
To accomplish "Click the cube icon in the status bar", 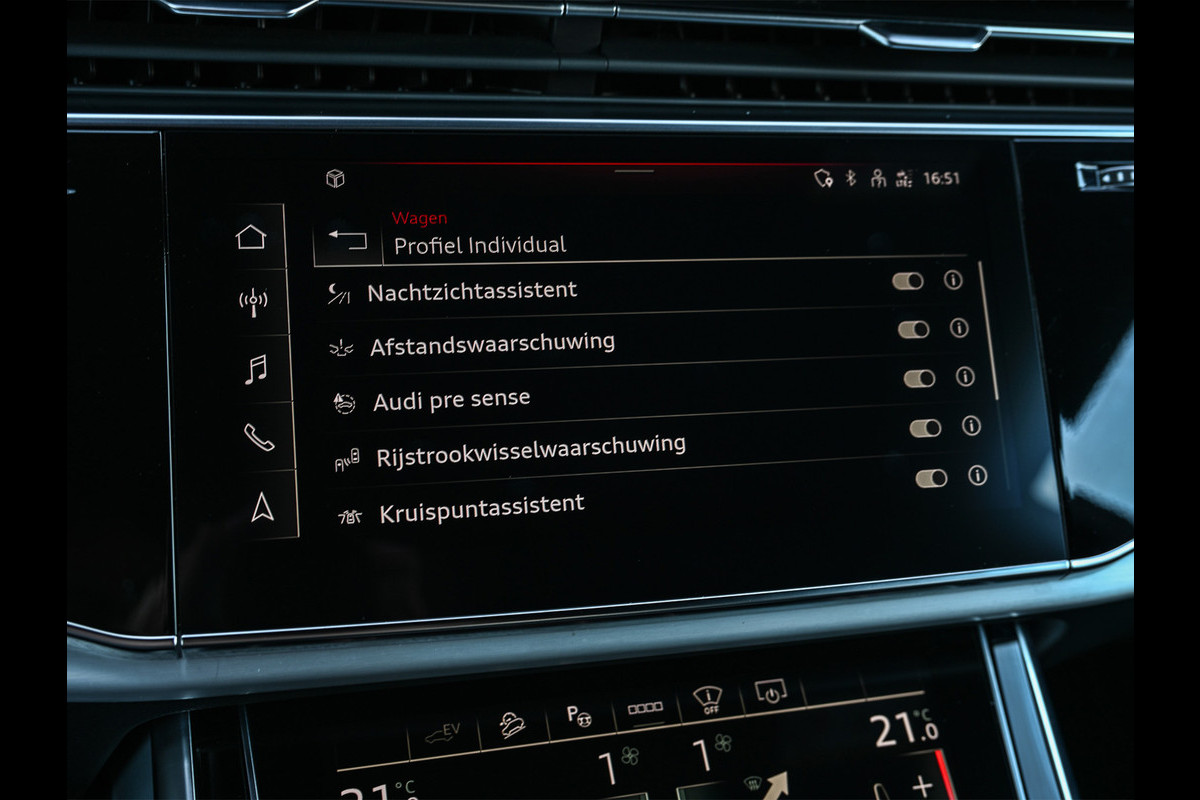I will click(x=335, y=178).
